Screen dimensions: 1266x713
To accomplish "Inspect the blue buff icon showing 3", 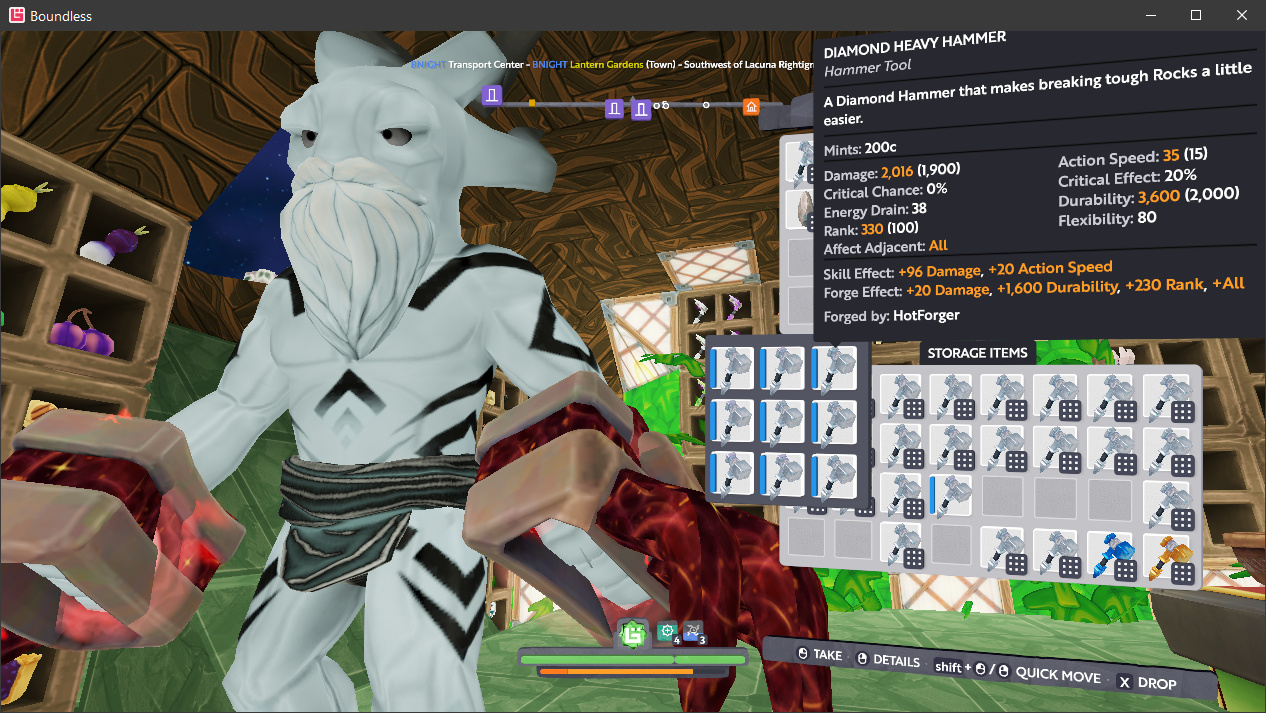I will 693,632.
